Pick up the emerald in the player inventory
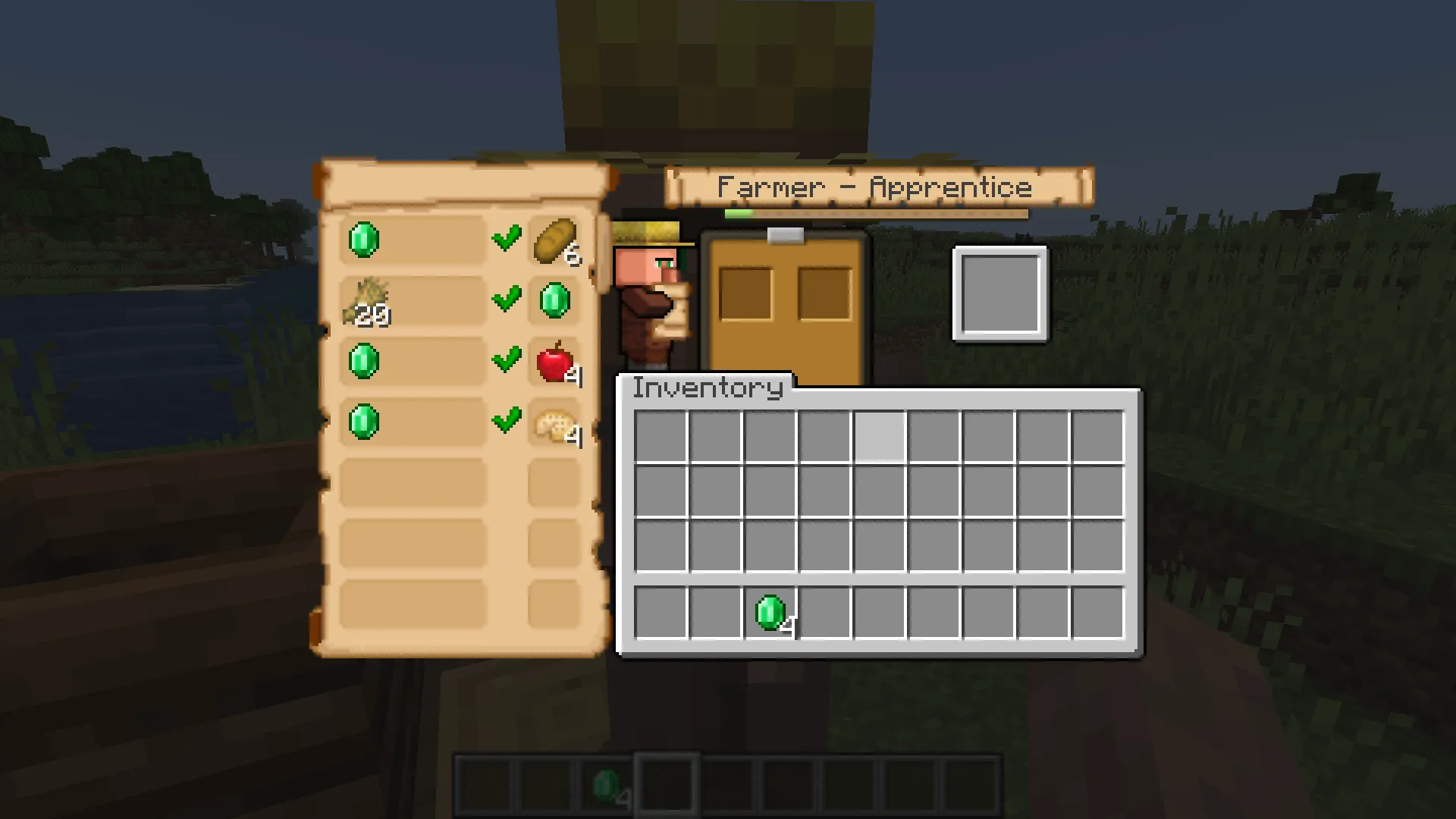Image resolution: width=1456 pixels, height=819 pixels. 771,614
